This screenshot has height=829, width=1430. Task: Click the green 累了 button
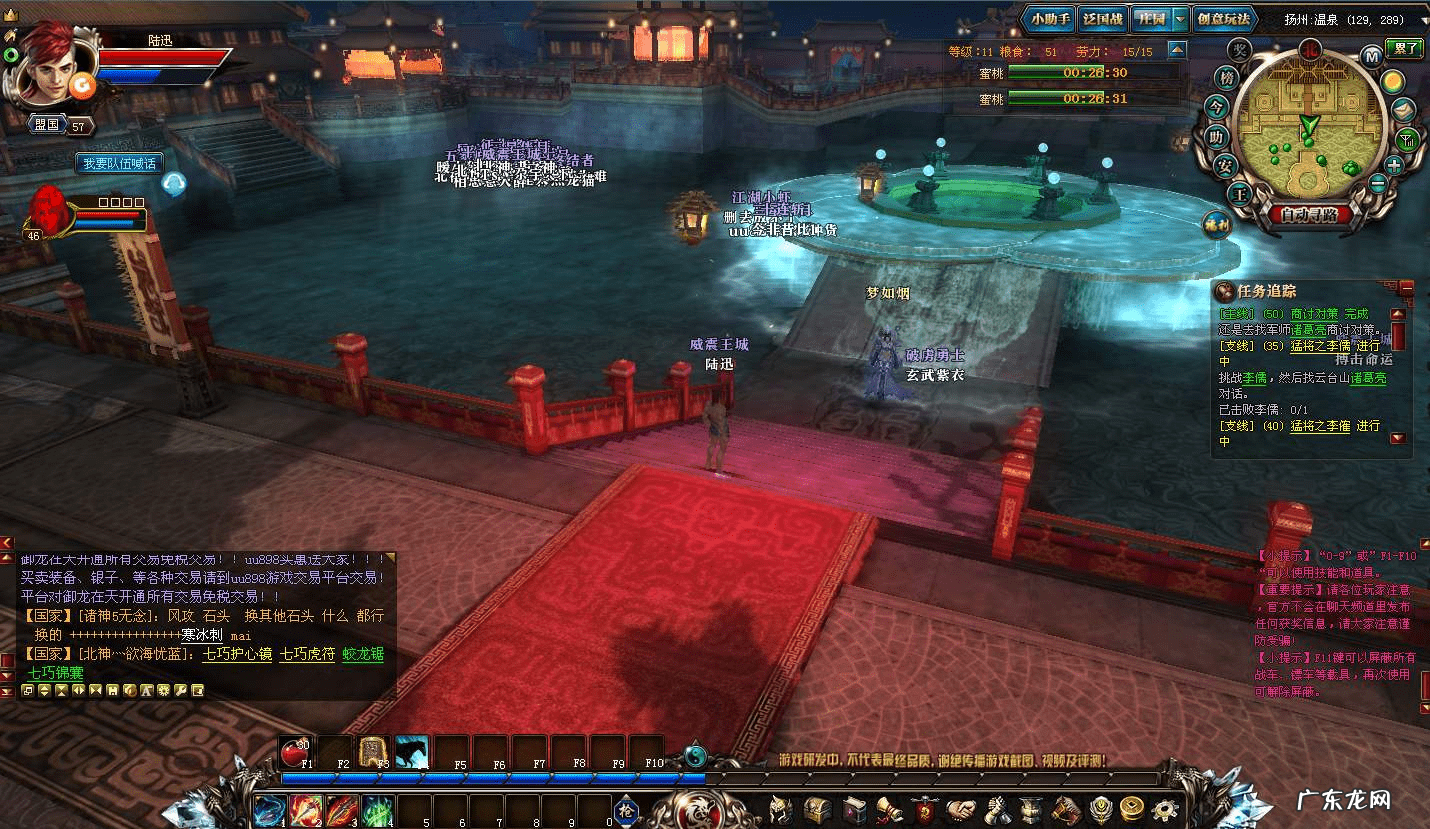(x=1404, y=48)
